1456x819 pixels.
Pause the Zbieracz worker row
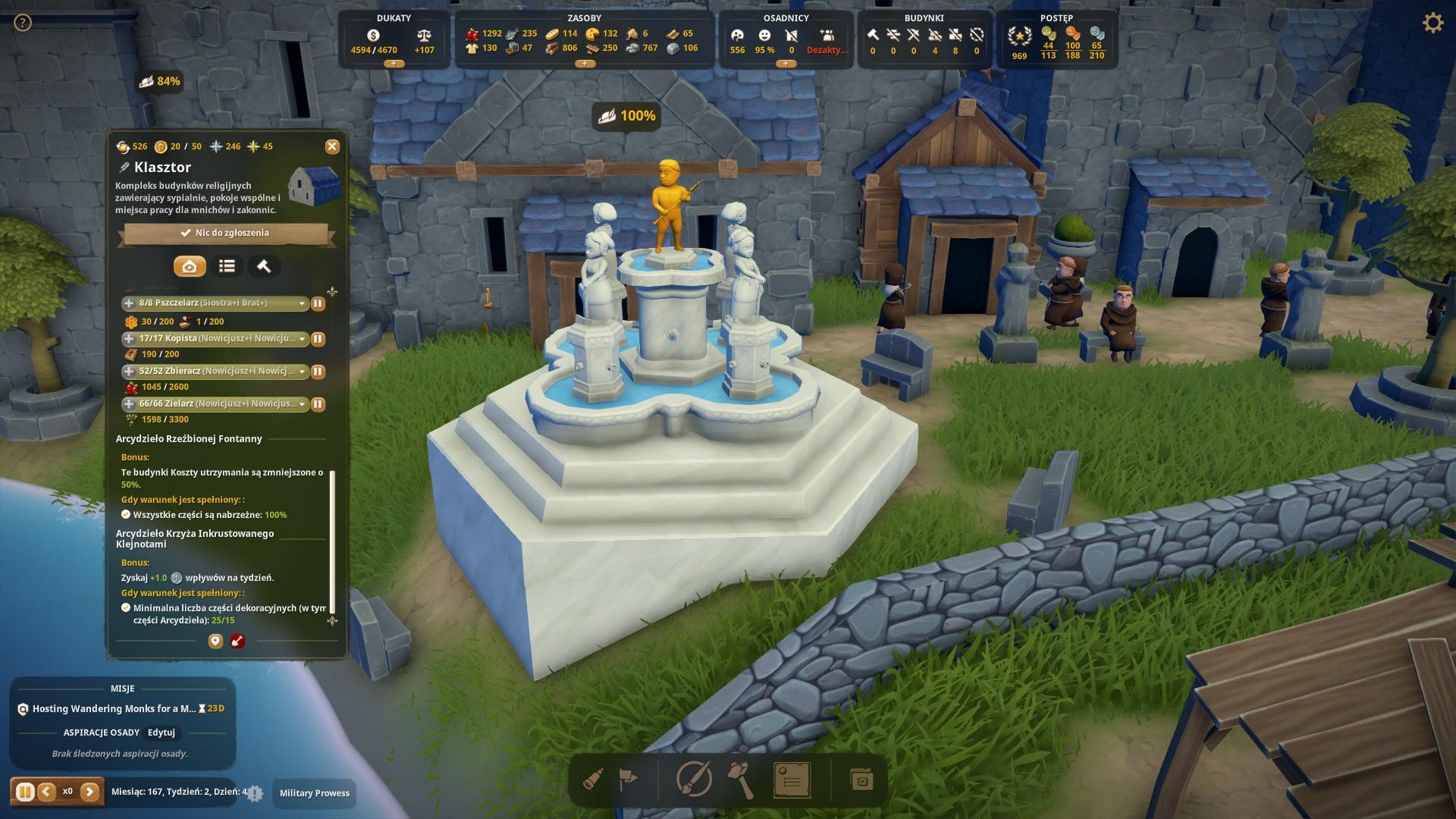(318, 372)
